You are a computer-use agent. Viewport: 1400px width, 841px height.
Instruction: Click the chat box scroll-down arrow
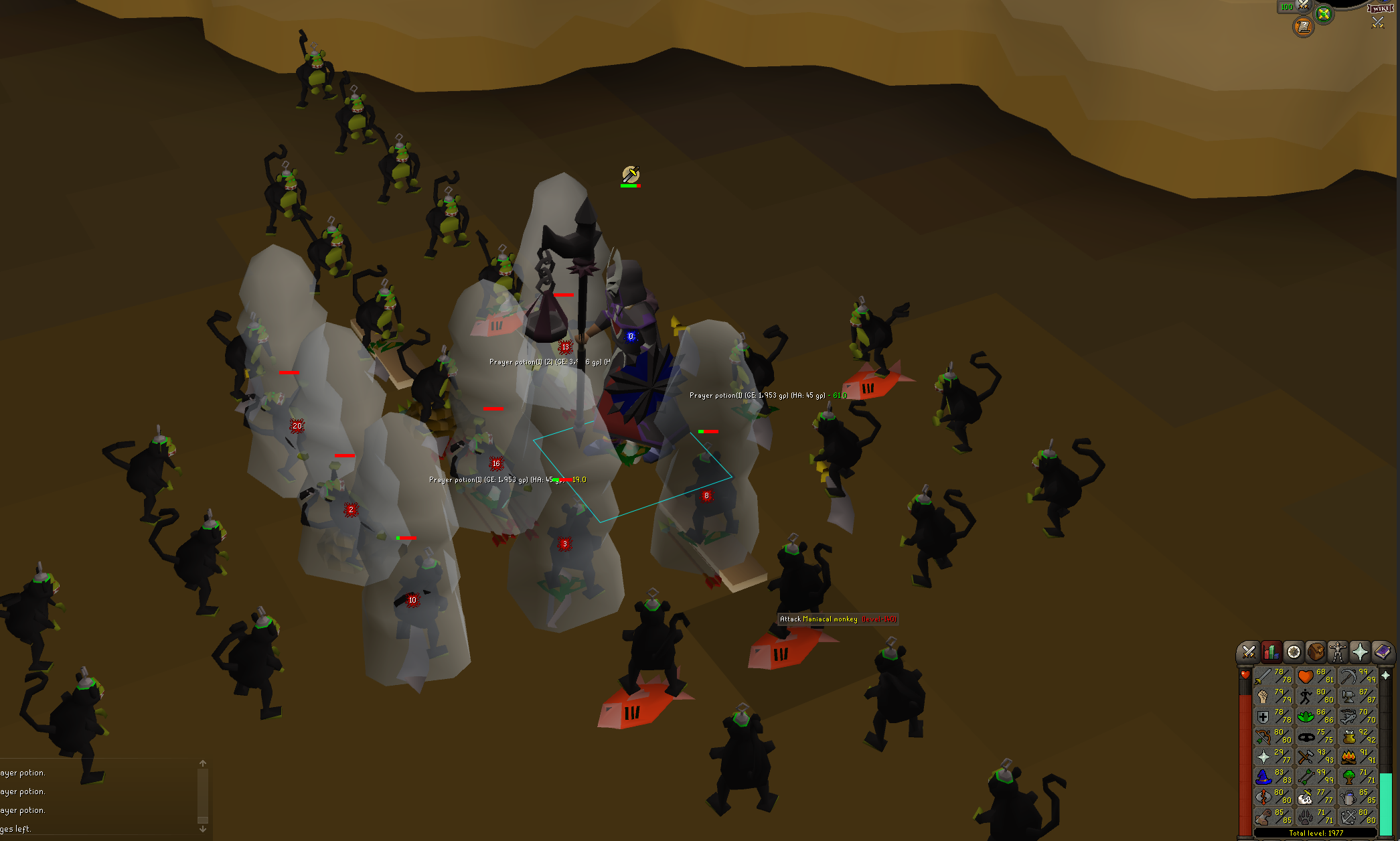coord(203,829)
